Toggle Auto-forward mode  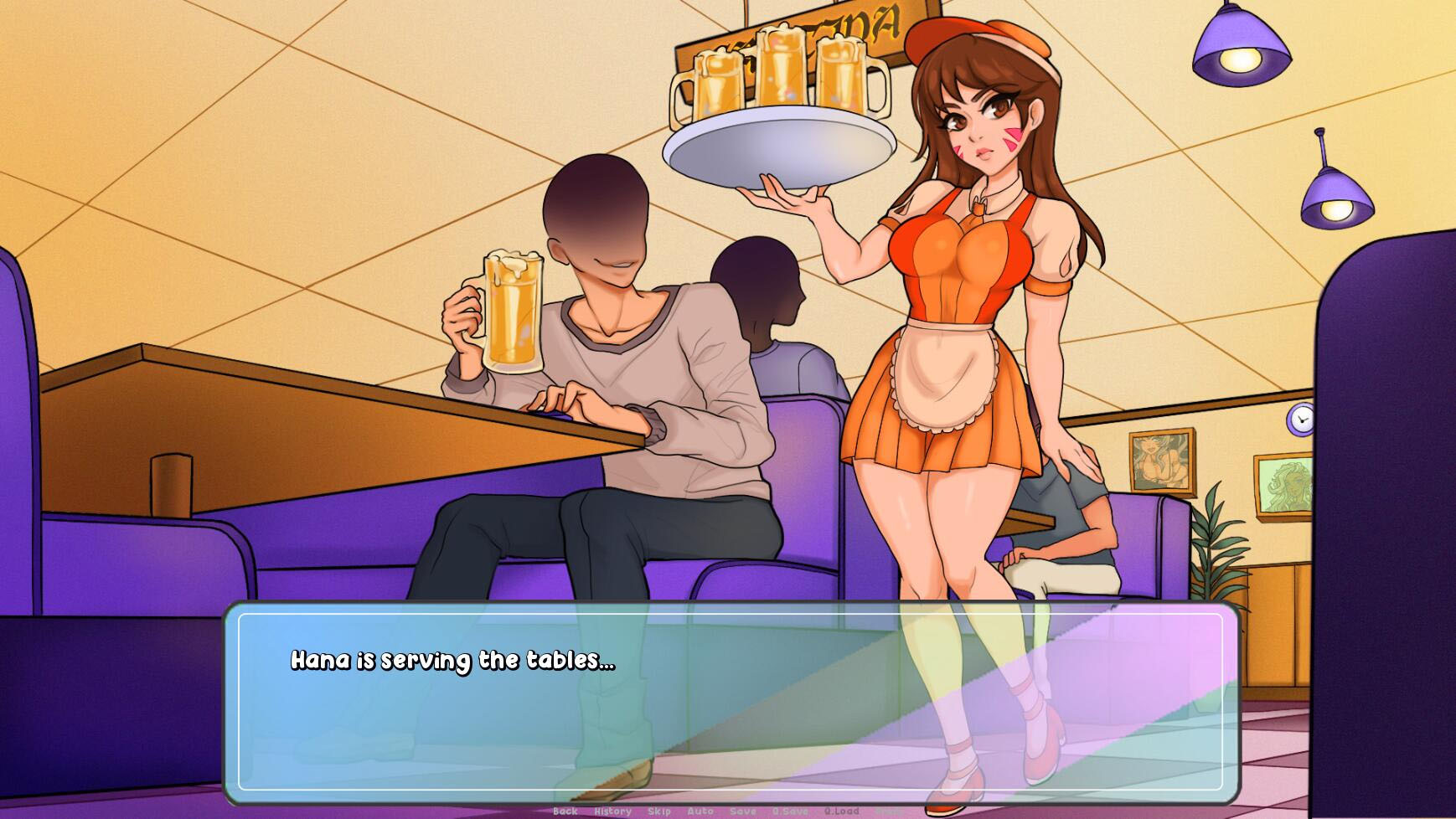click(700, 811)
